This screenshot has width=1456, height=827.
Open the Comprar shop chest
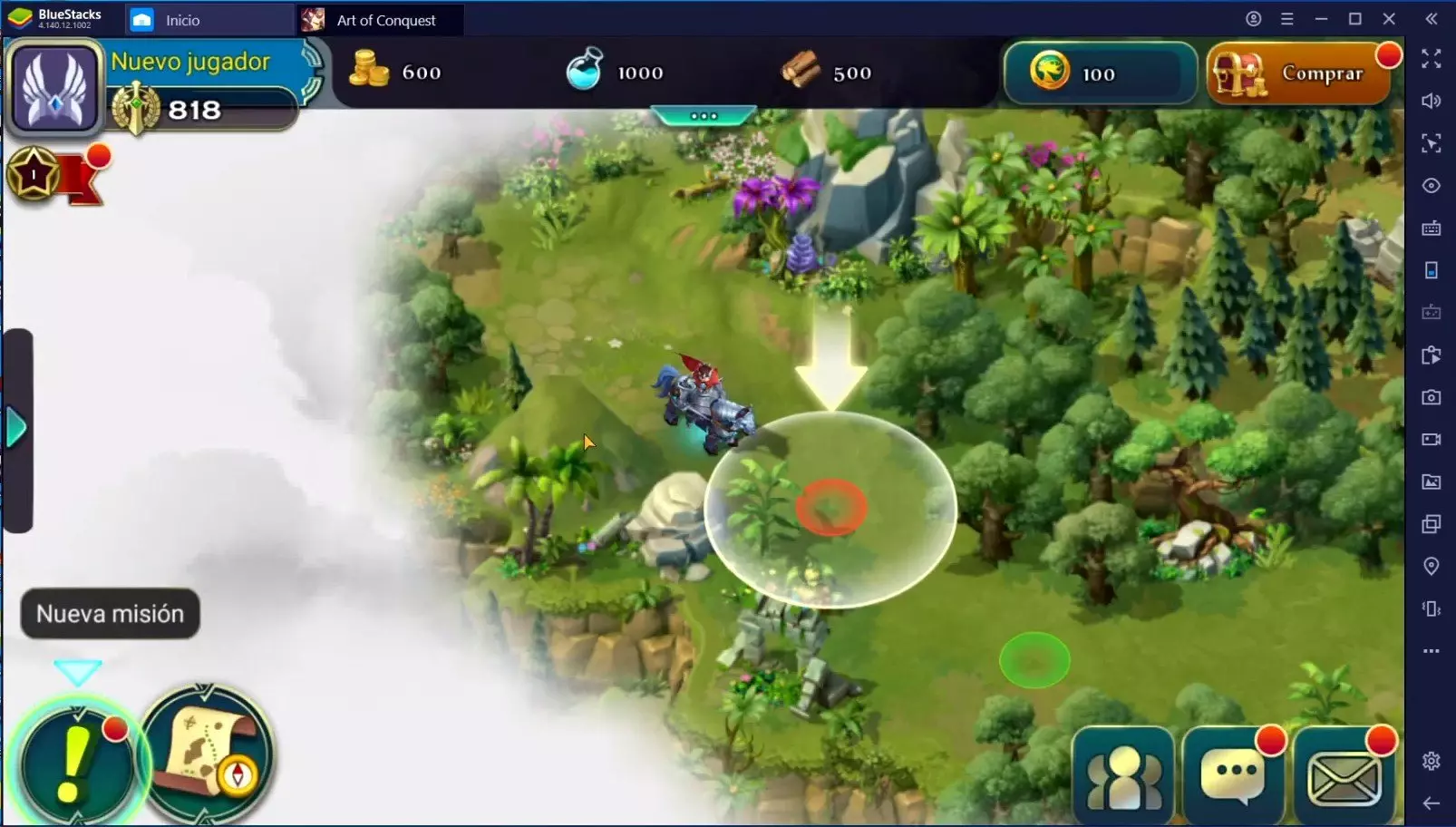[1298, 73]
